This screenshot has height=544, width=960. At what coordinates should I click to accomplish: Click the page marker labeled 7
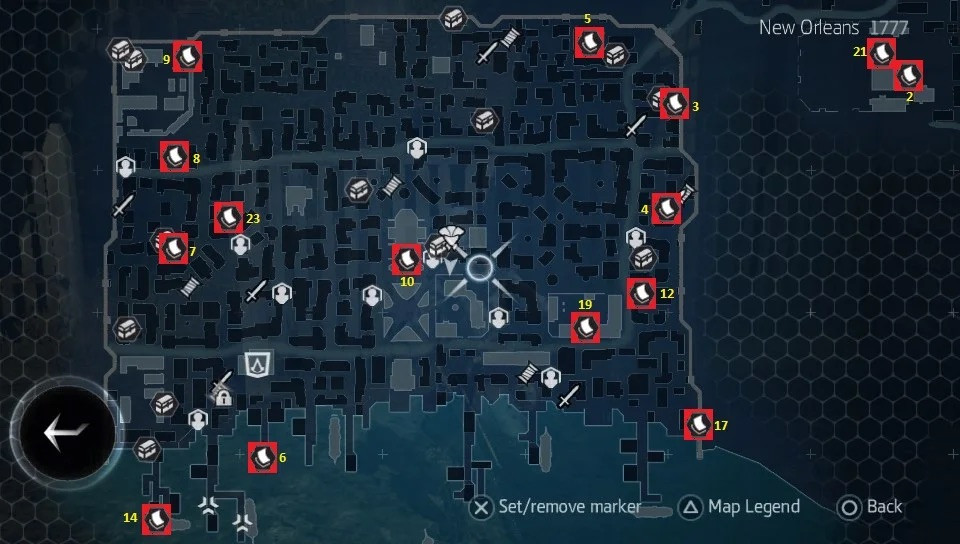pyautogui.click(x=174, y=247)
